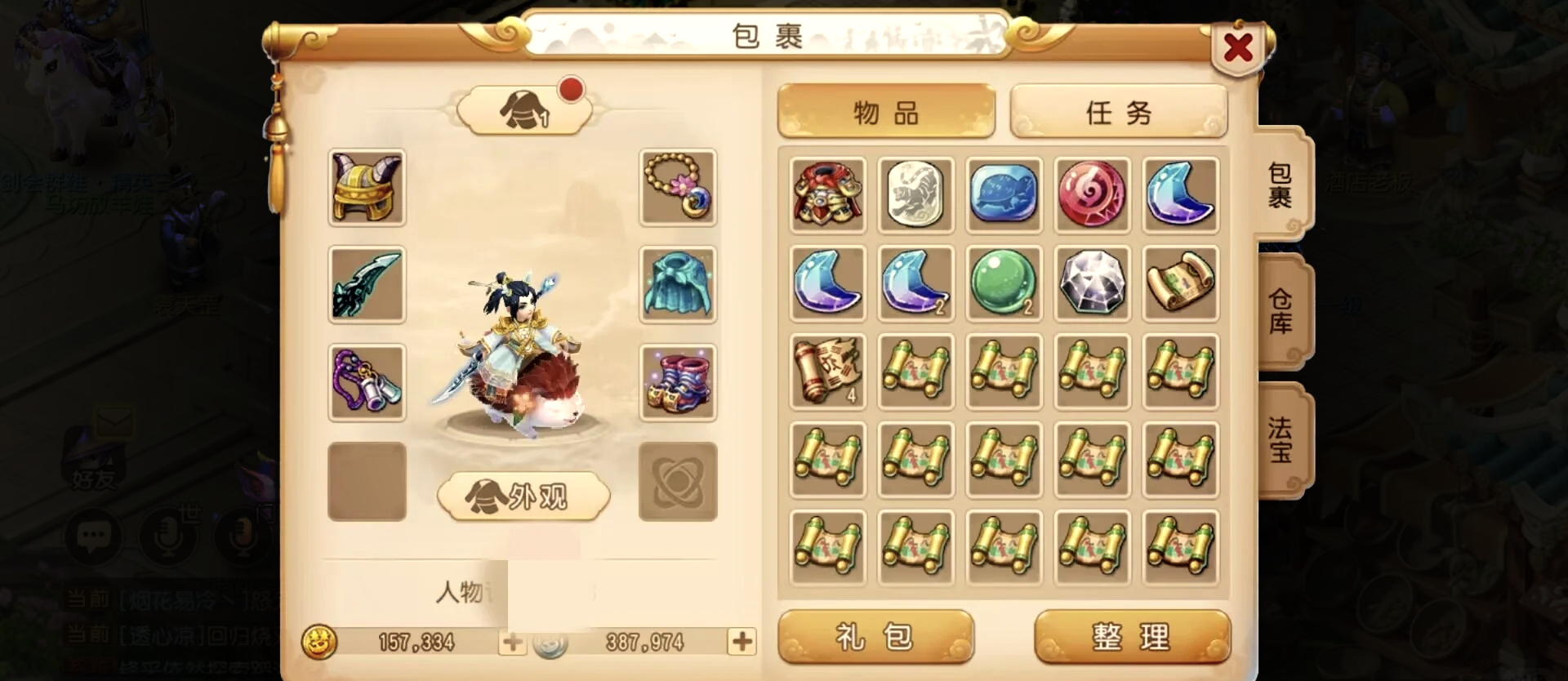The image size is (1568, 681).
Task: Click the red armor item in bag
Action: point(827,195)
